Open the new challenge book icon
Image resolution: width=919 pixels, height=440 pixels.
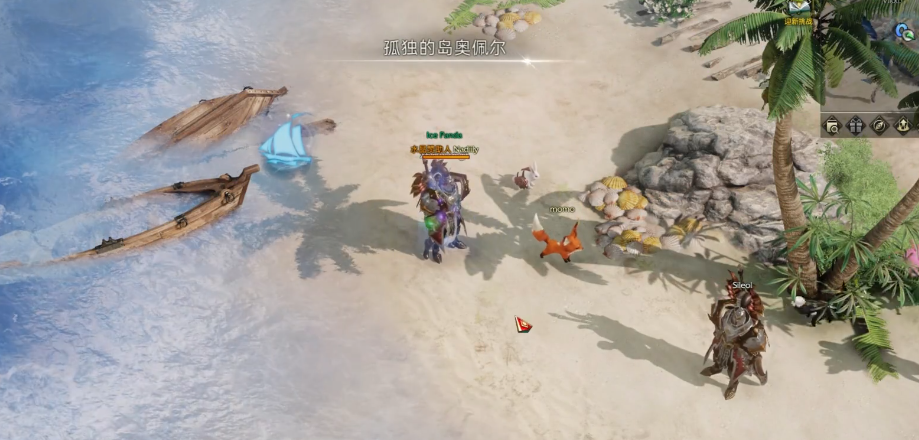coord(798,8)
